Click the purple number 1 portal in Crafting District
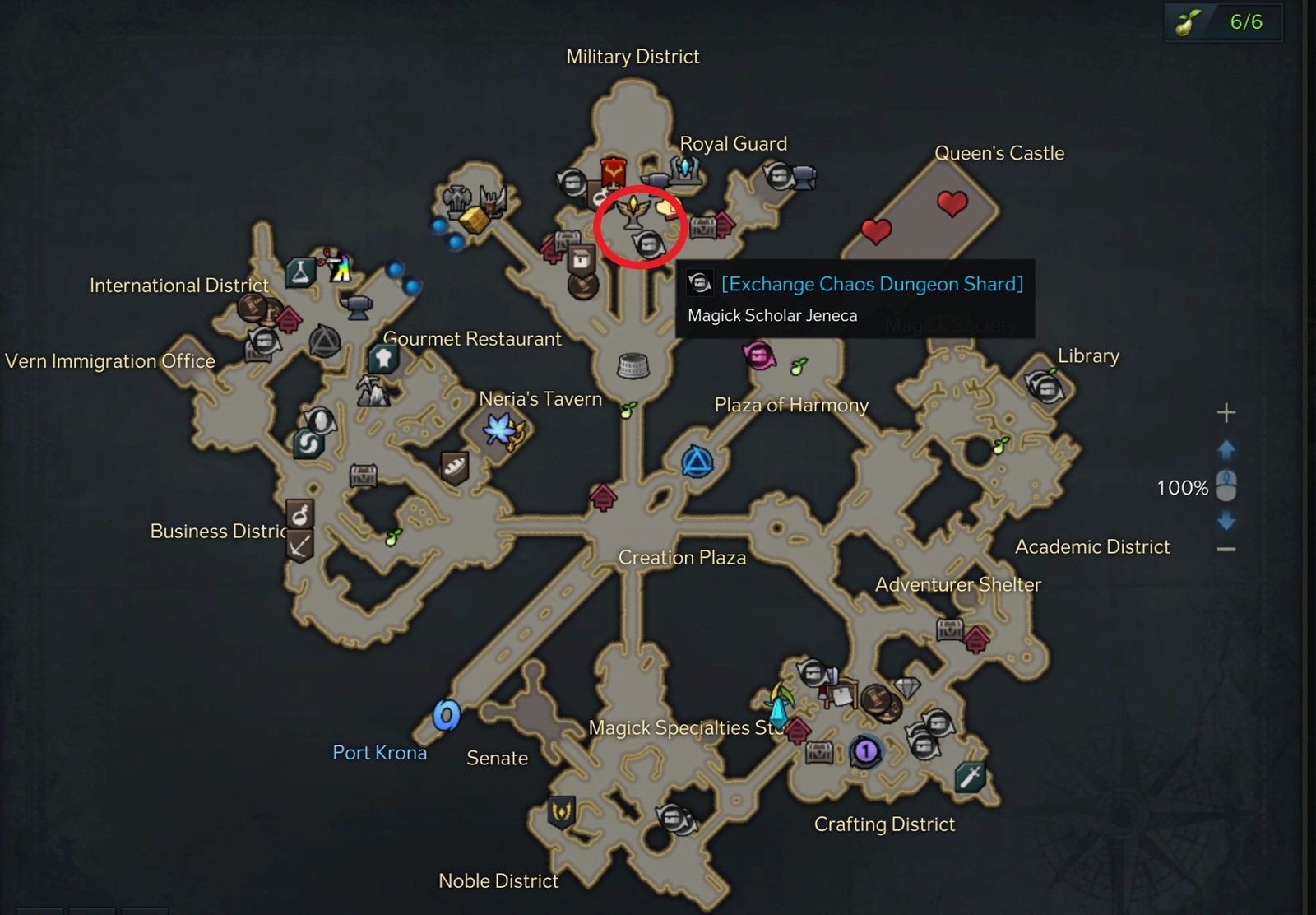Viewport: 1316px width, 915px height. [866, 750]
